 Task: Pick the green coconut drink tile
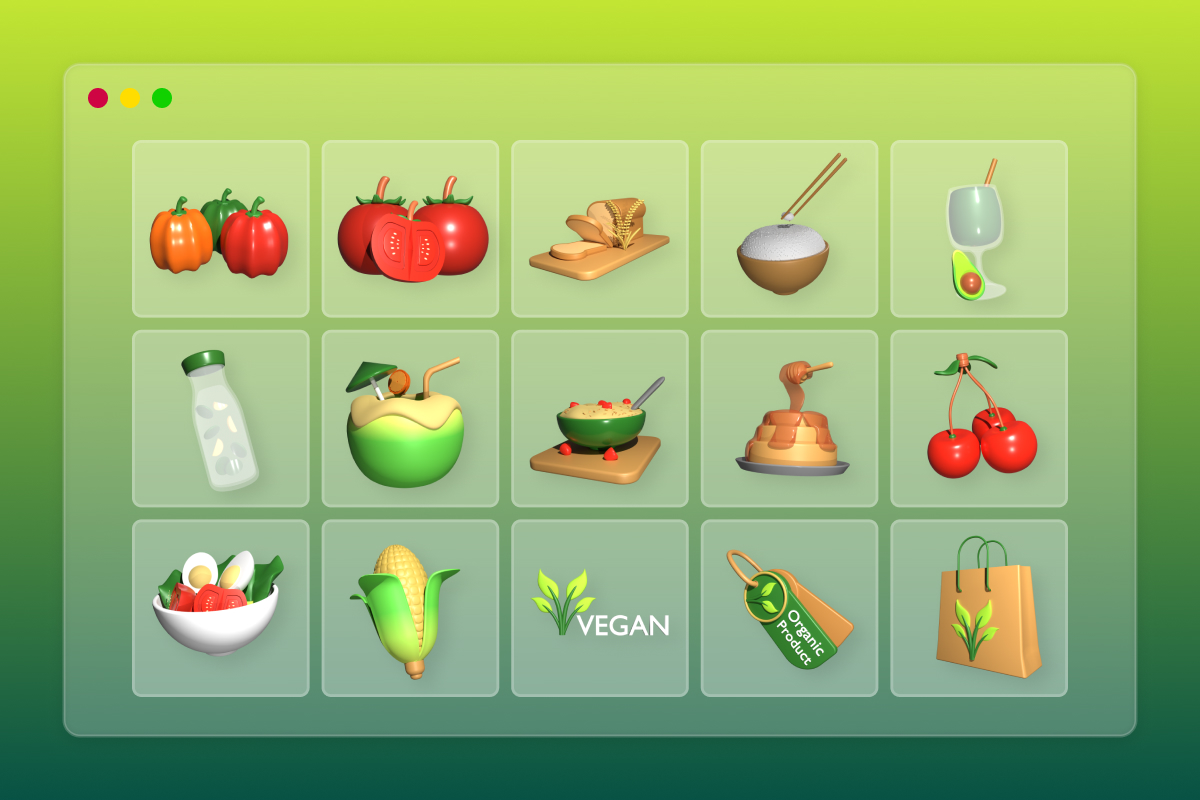[410, 418]
